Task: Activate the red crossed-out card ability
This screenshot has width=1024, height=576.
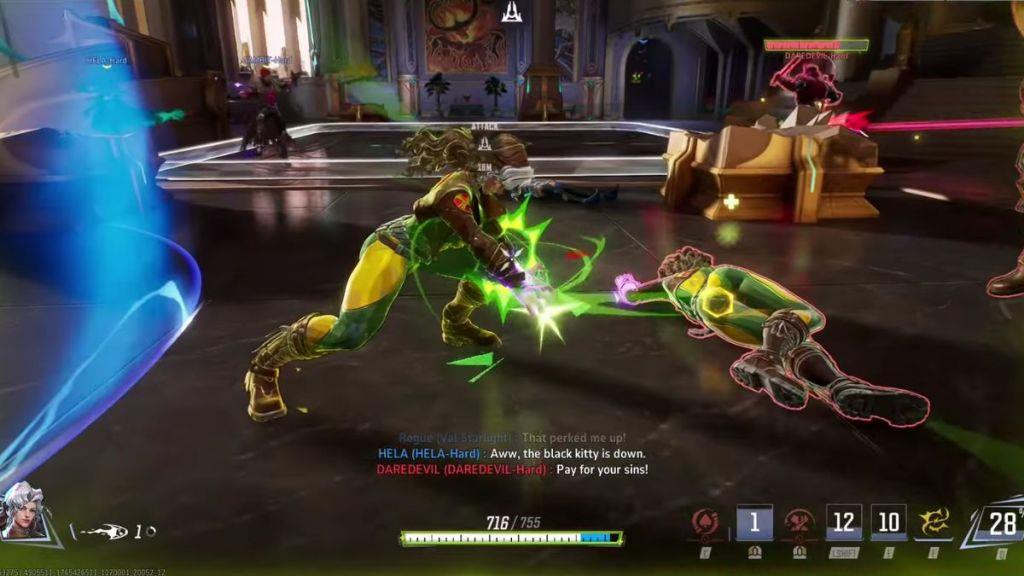Action: pos(800,522)
